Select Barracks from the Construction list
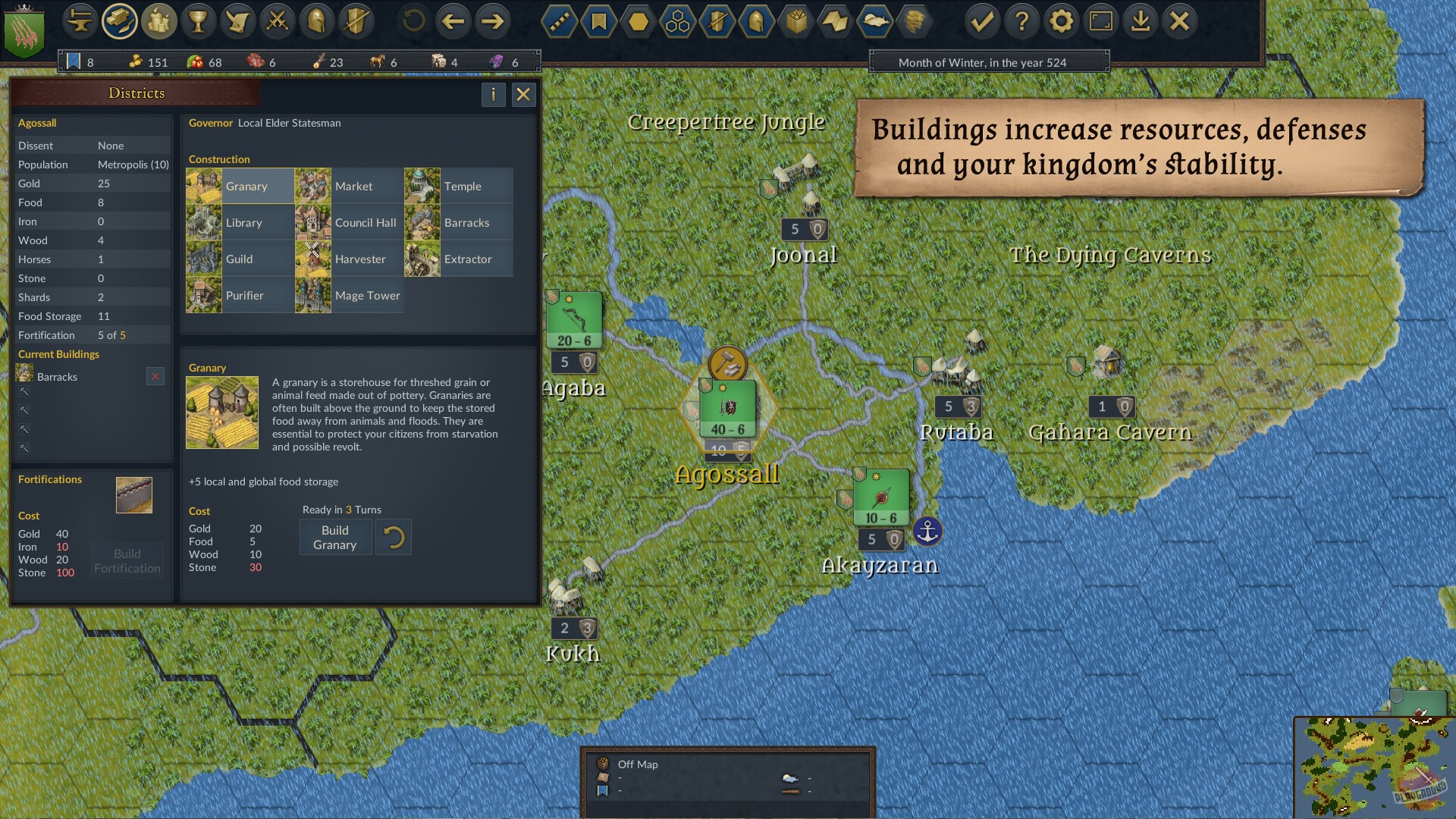This screenshot has width=1456, height=819. (466, 222)
